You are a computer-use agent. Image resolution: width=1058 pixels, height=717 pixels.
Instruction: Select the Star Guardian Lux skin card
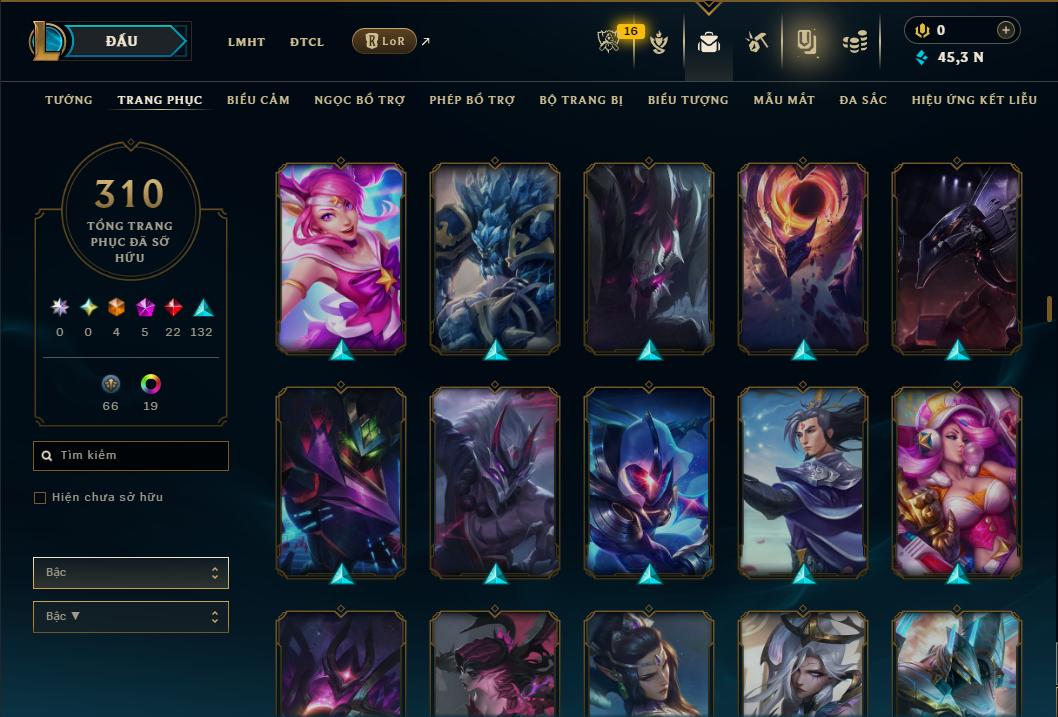tap(341, 256)
